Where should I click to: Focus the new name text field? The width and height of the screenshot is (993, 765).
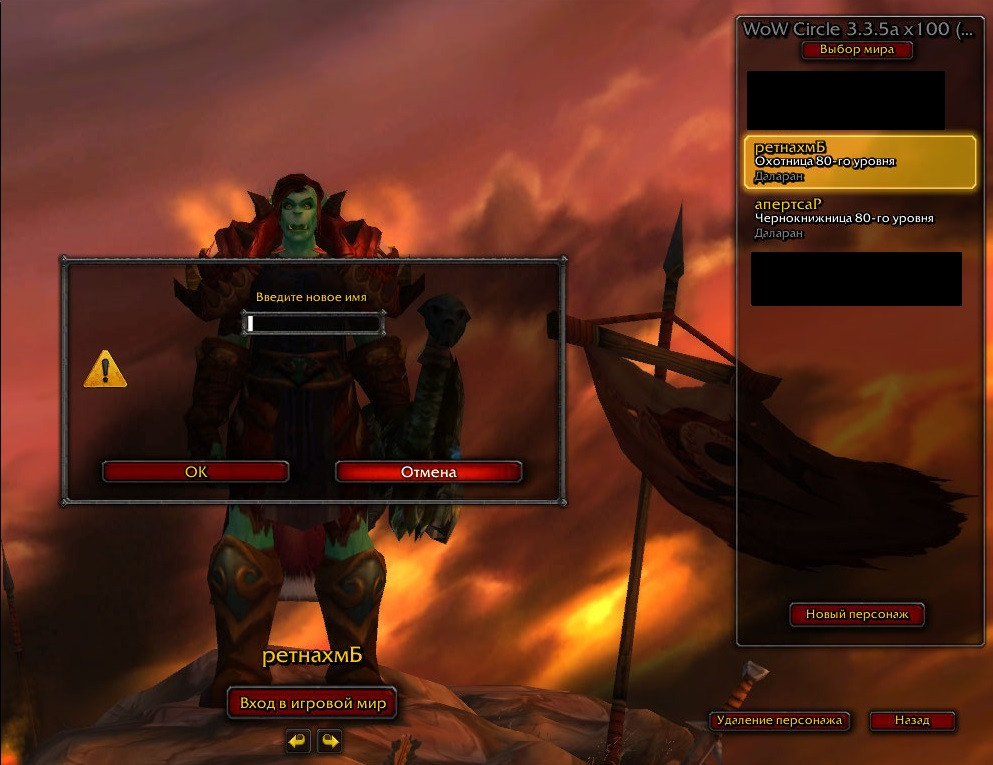(314, 323)
